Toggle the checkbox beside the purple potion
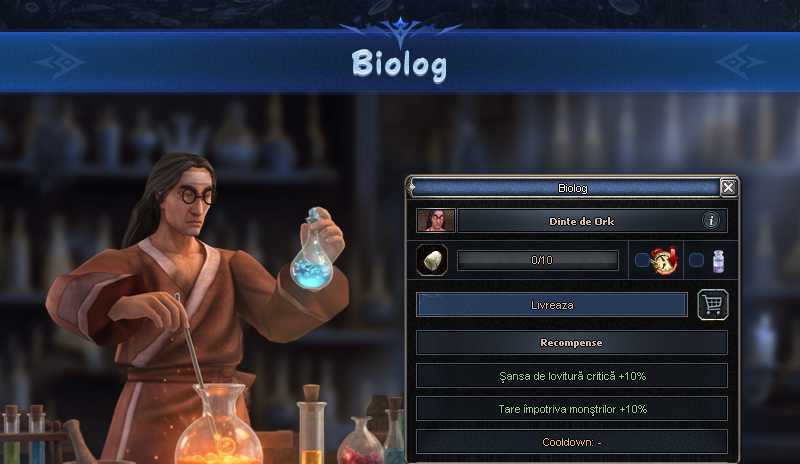 coord(696,260)
